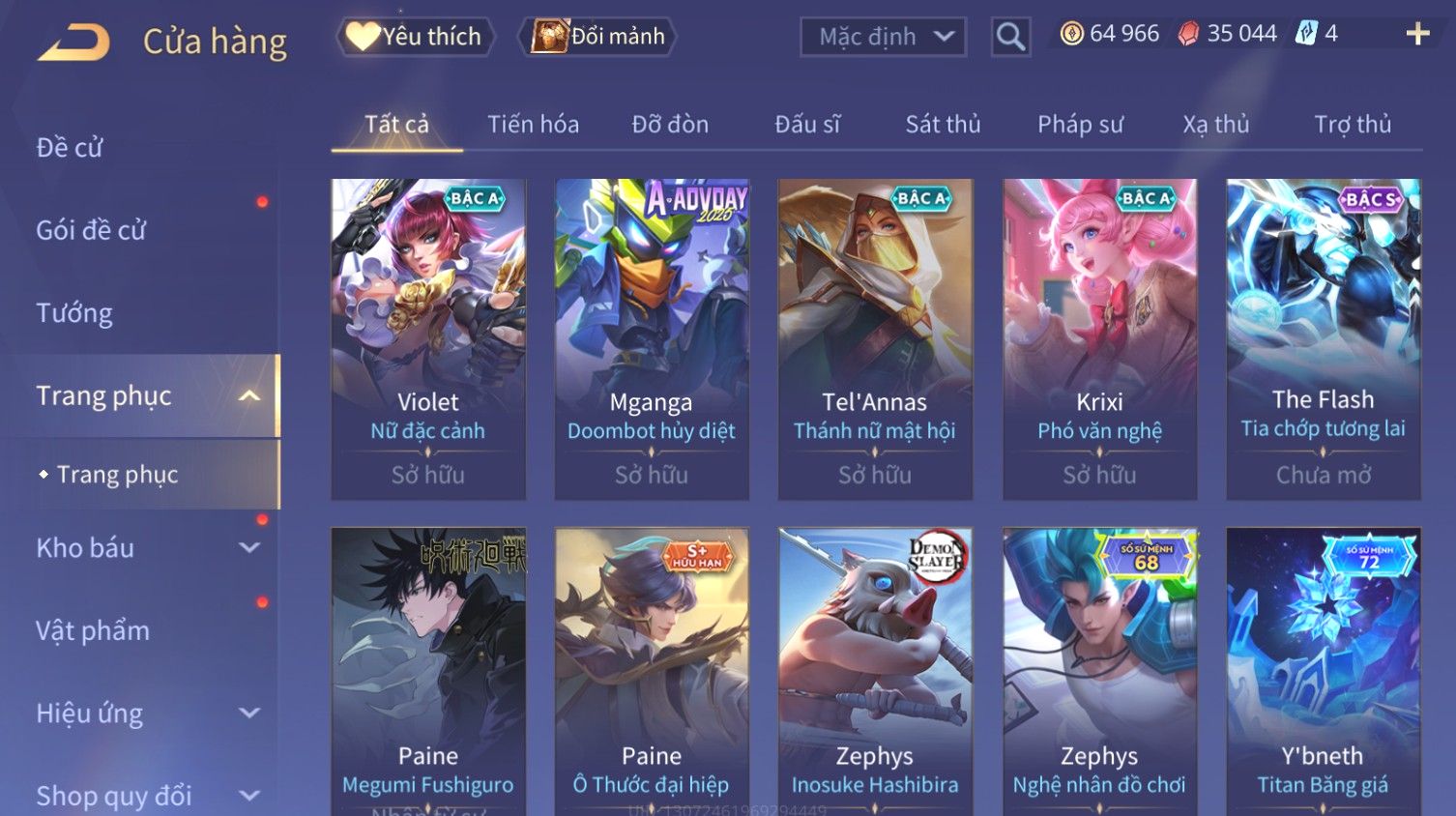Click the magnifying glass search button
This screenshot has width=1456, height=816.
pyautogui.click(x=1010, y=37)
